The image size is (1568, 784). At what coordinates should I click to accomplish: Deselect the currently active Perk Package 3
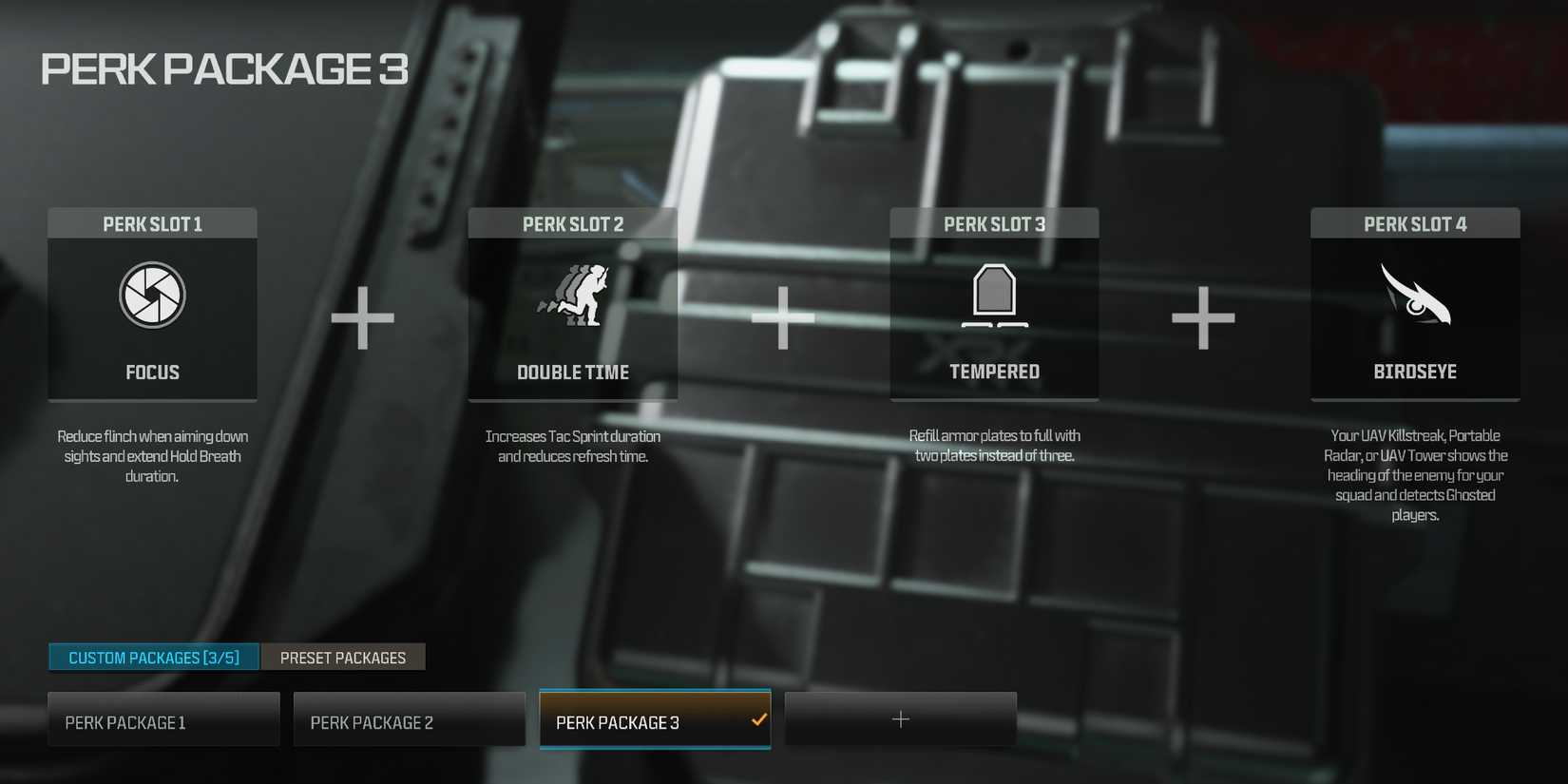(654, 720)
